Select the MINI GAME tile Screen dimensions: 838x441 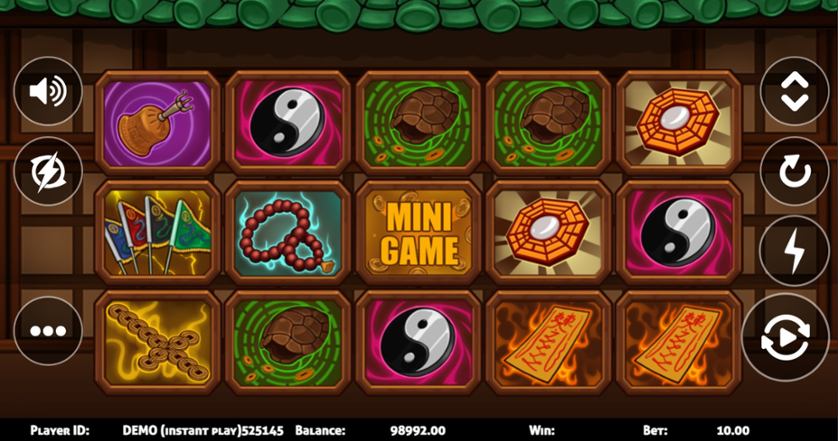(x=419, y=232)
